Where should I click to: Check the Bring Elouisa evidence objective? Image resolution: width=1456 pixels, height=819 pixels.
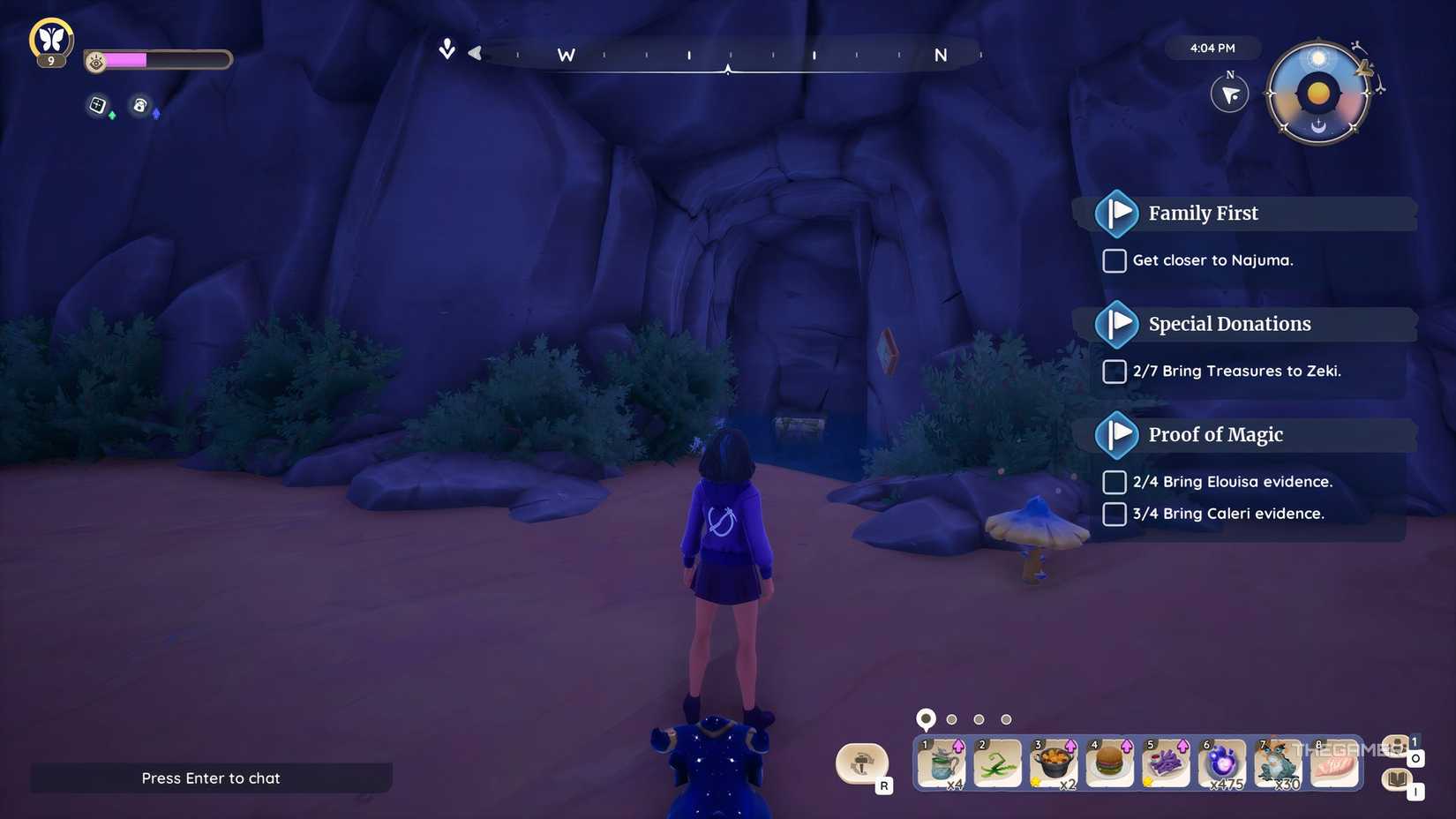[x=1114, y=482]
